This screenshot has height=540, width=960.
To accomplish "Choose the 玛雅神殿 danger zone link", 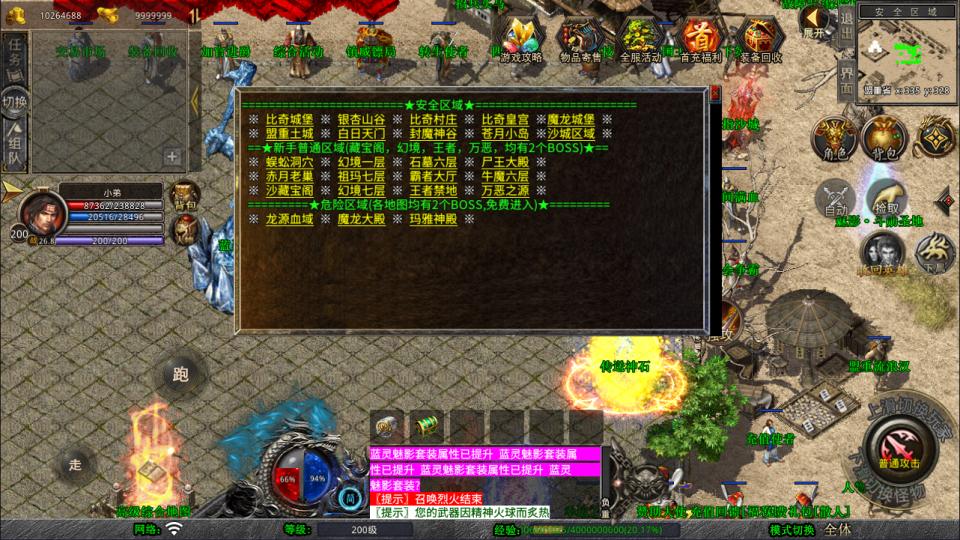I will click(432, 219).
